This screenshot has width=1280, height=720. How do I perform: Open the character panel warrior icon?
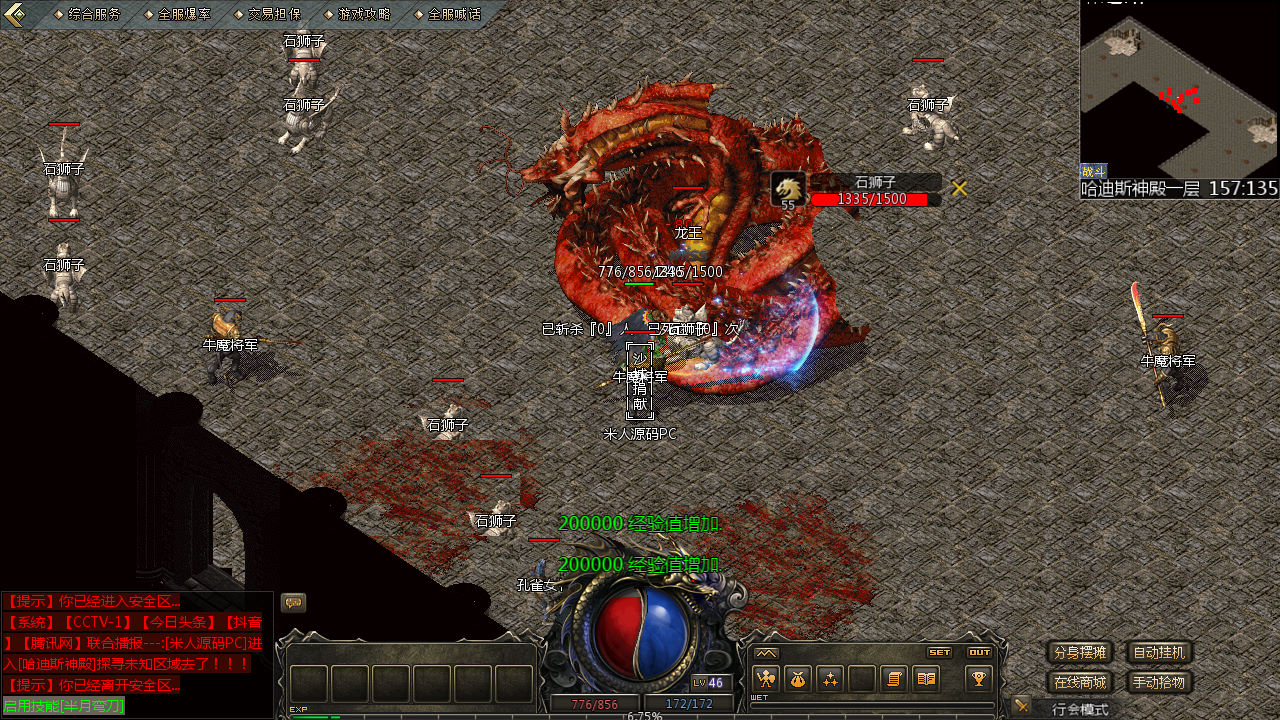click(x=766, y=679)
